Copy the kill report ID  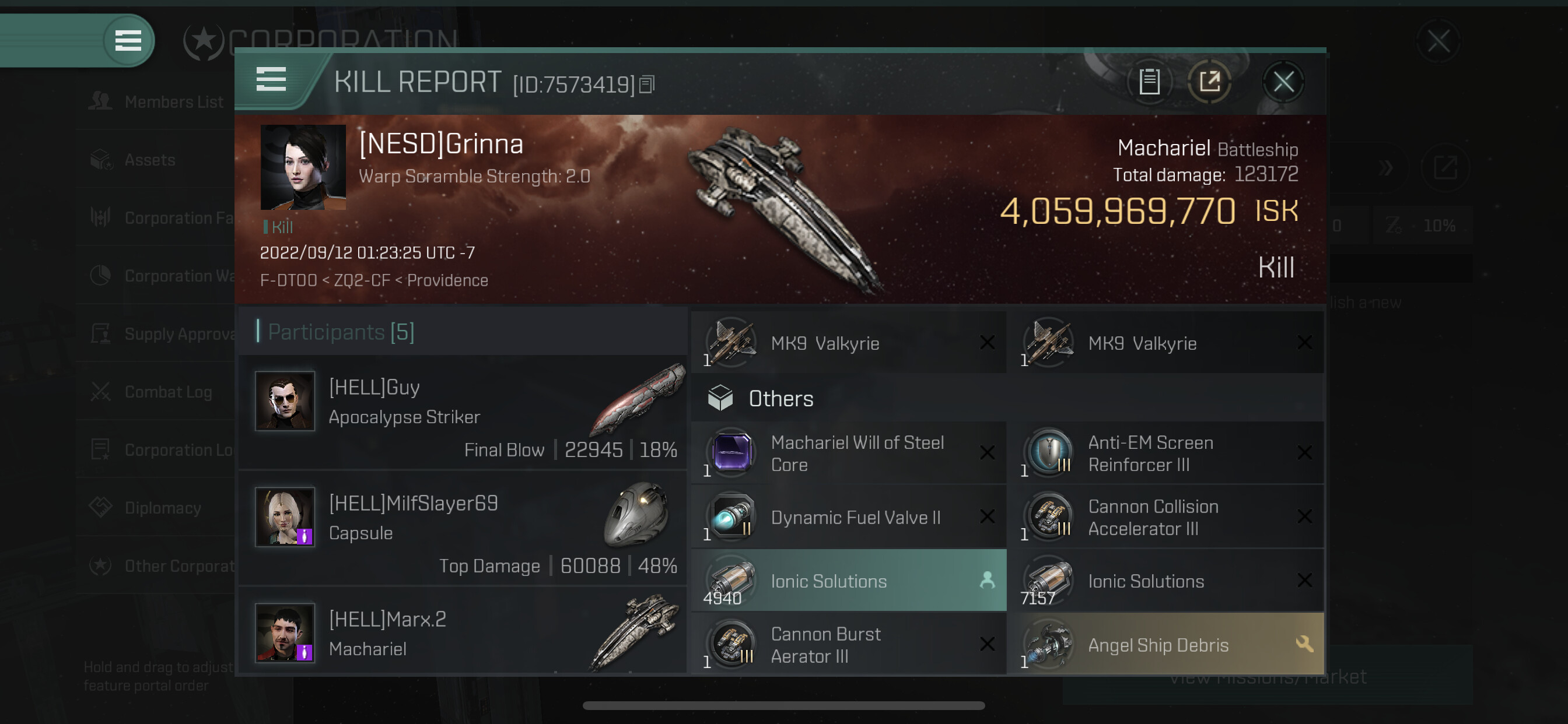coord(647,85)
